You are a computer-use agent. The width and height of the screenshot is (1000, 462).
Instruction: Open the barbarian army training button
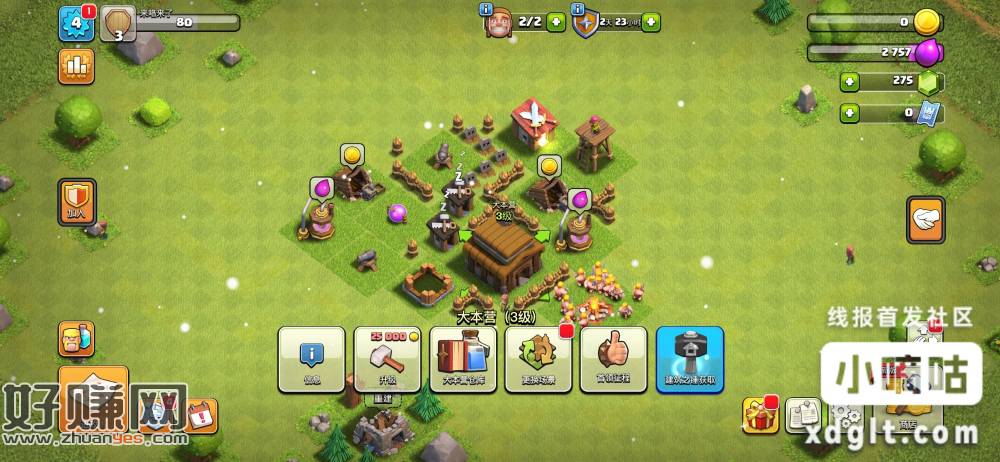pyautogui.click(x=76, y=340)
